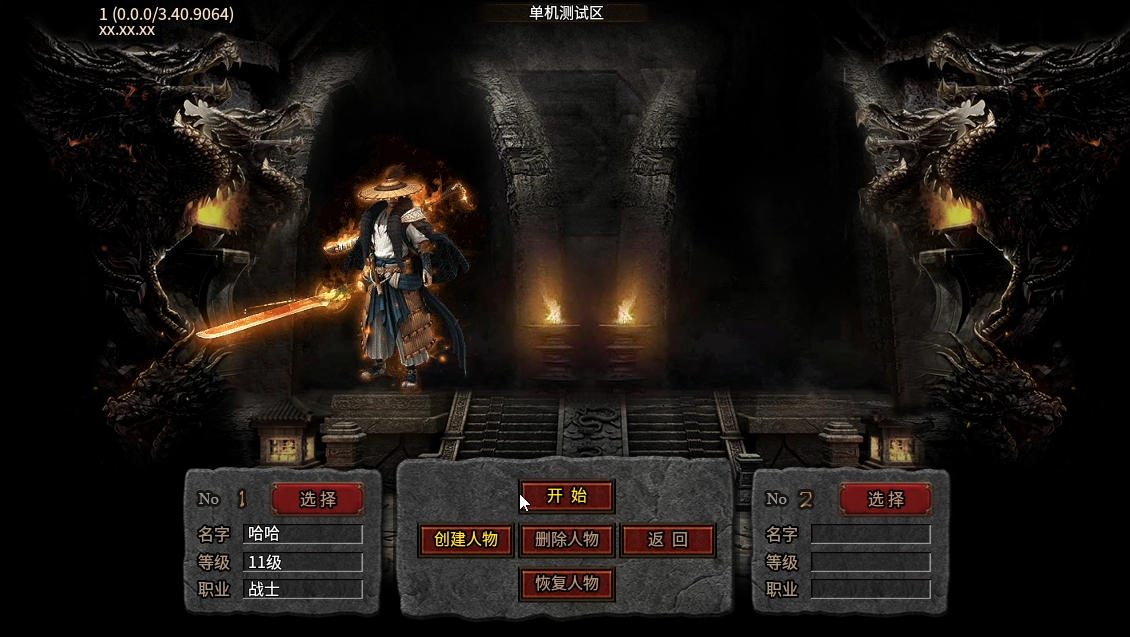Open 创建人物 to create a character

point(466,540)
